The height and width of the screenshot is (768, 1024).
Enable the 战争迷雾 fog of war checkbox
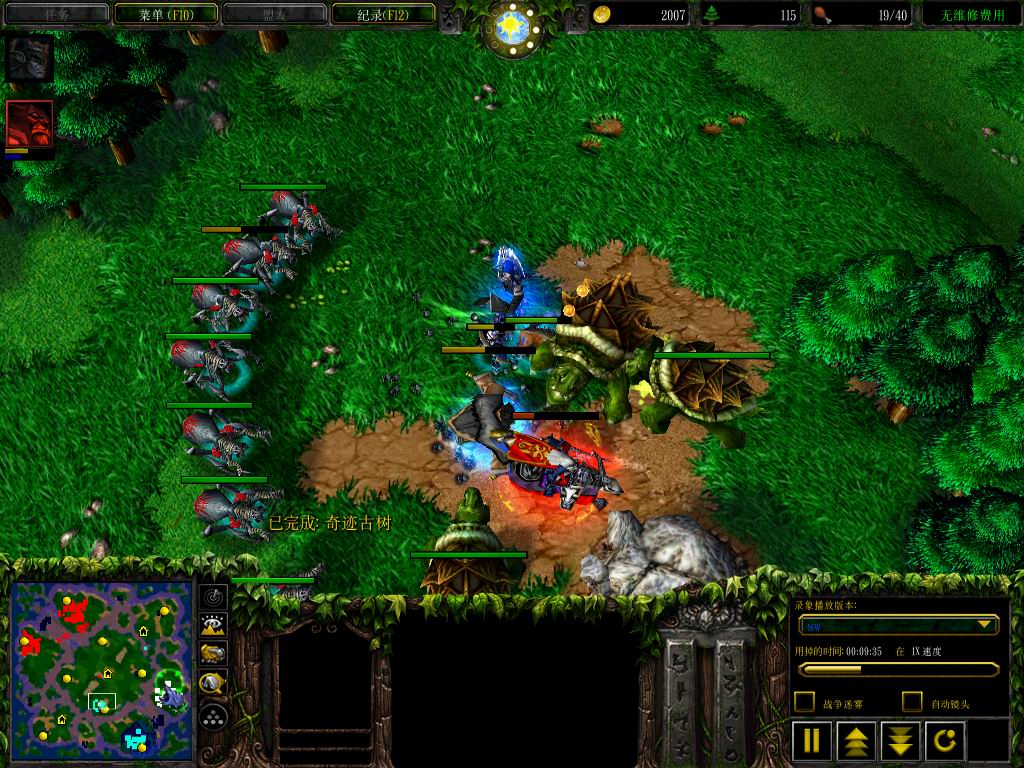pyautogui.click(x=804, y=702)
